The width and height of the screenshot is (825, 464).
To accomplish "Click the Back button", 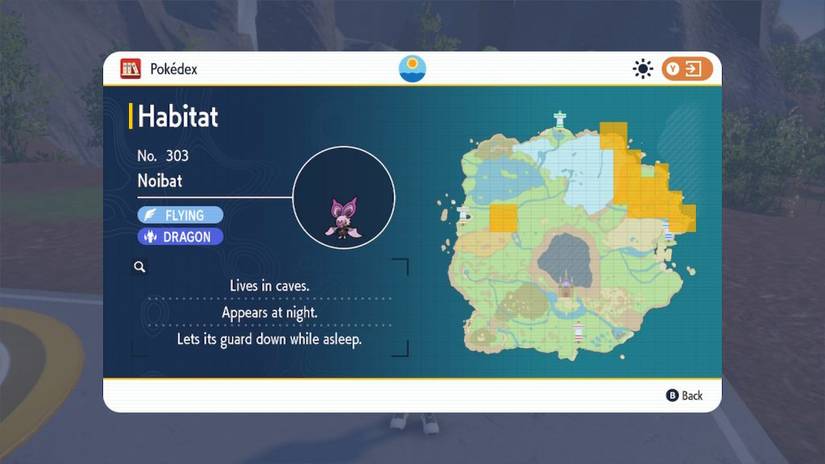I will (685, 395).
